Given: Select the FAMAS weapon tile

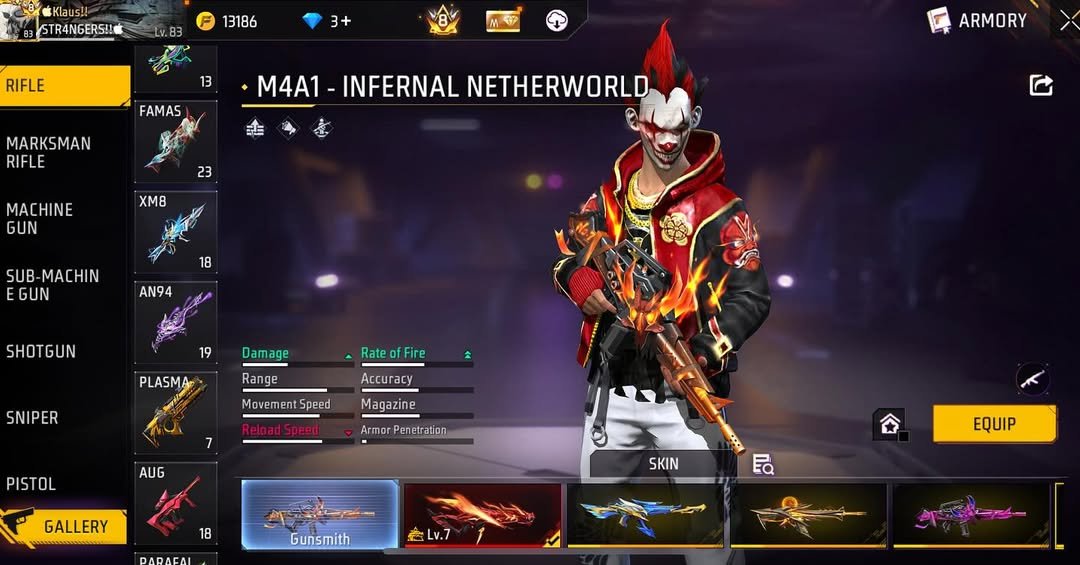Looking at the screenshot, I should [176, 142].
